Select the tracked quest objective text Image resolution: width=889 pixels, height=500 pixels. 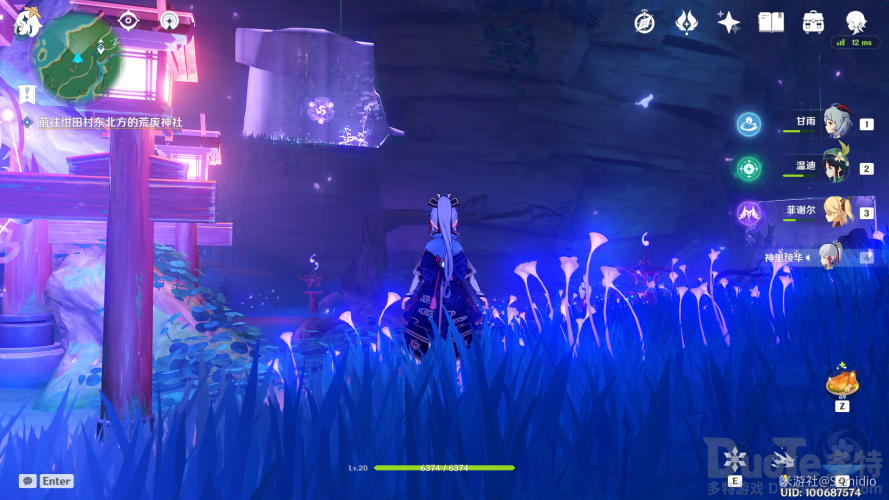110,122
